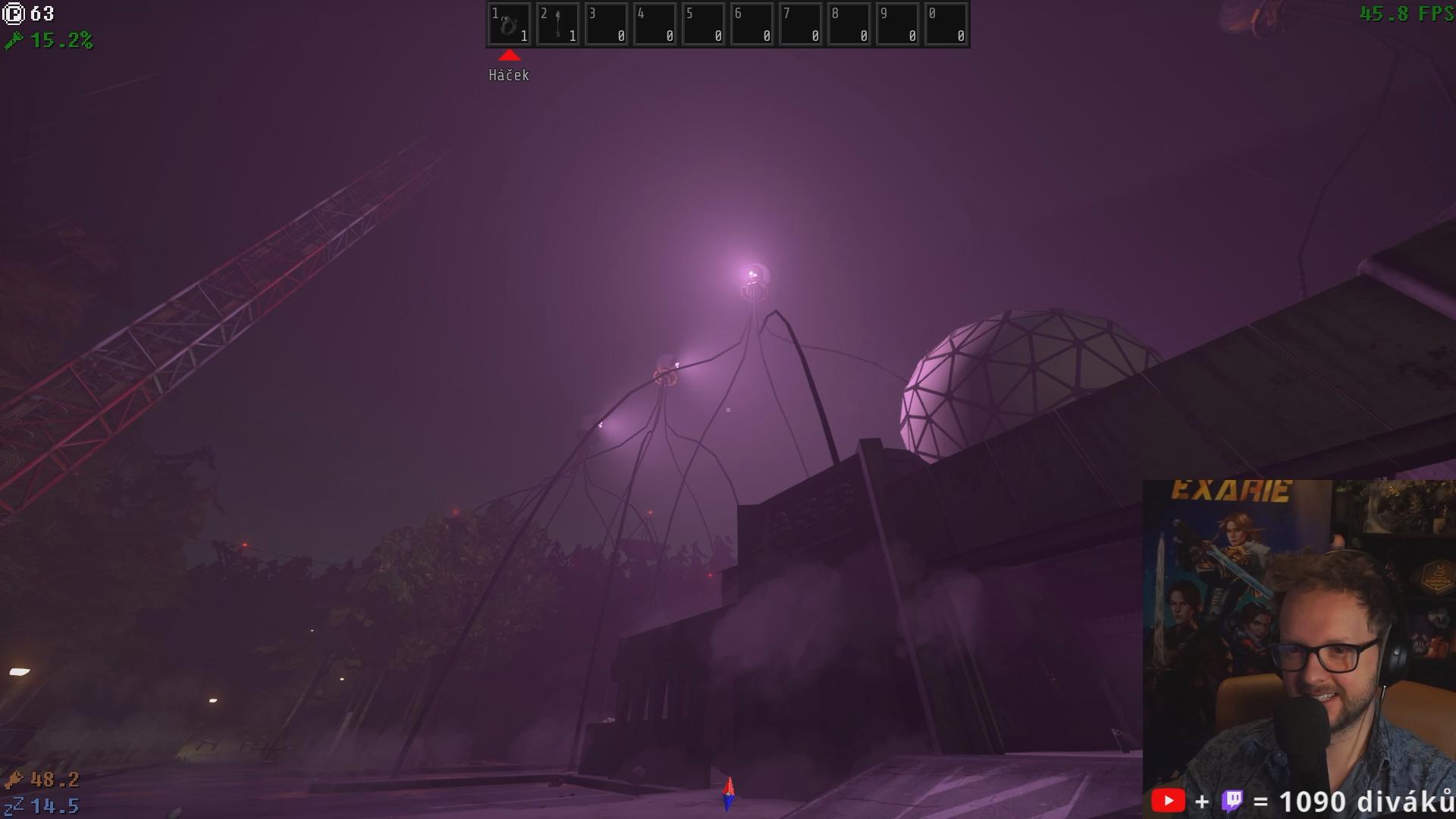Switch to hotbar slot number 5

703,25
